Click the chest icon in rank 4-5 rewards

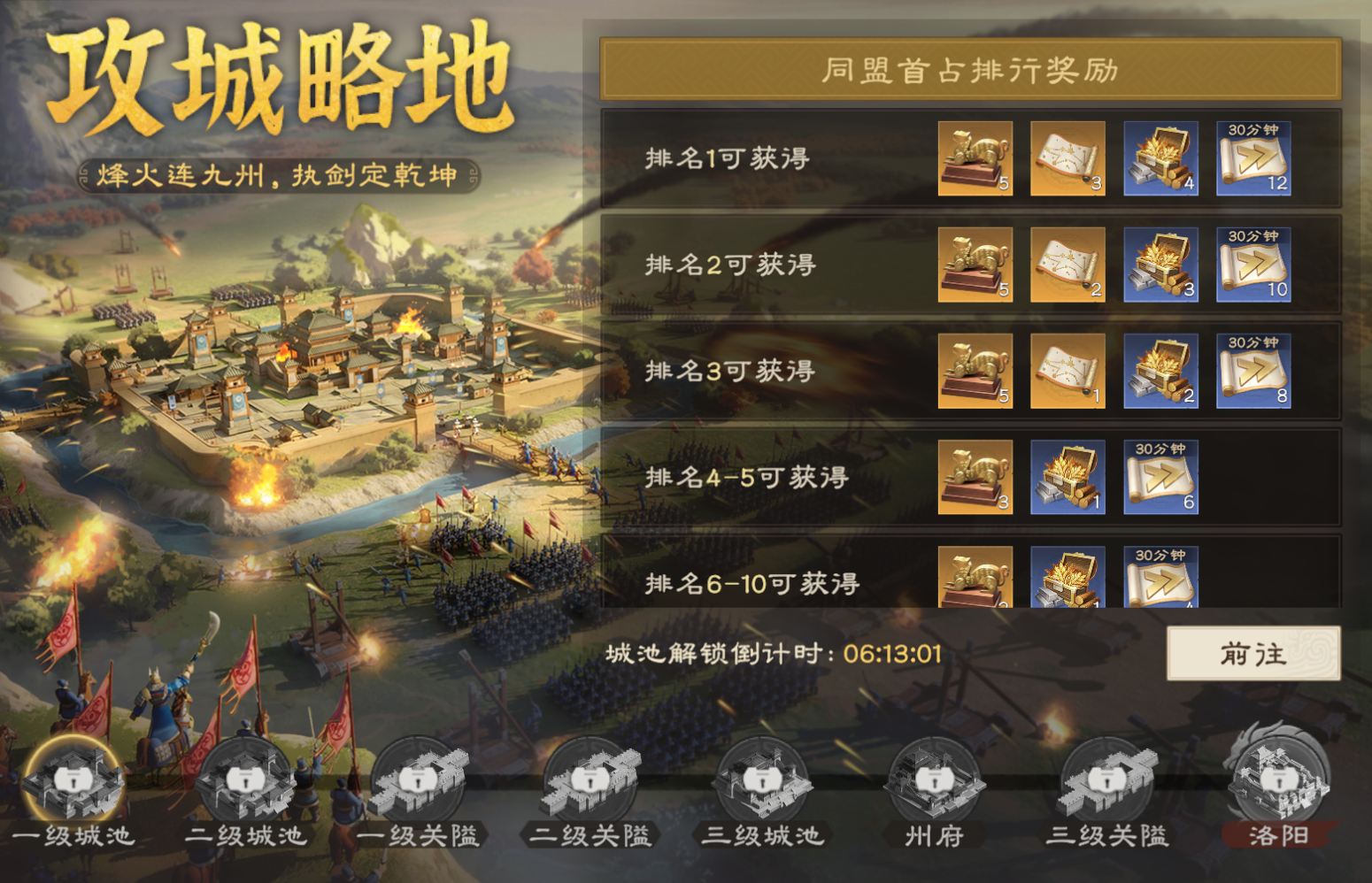(1068, 478)
